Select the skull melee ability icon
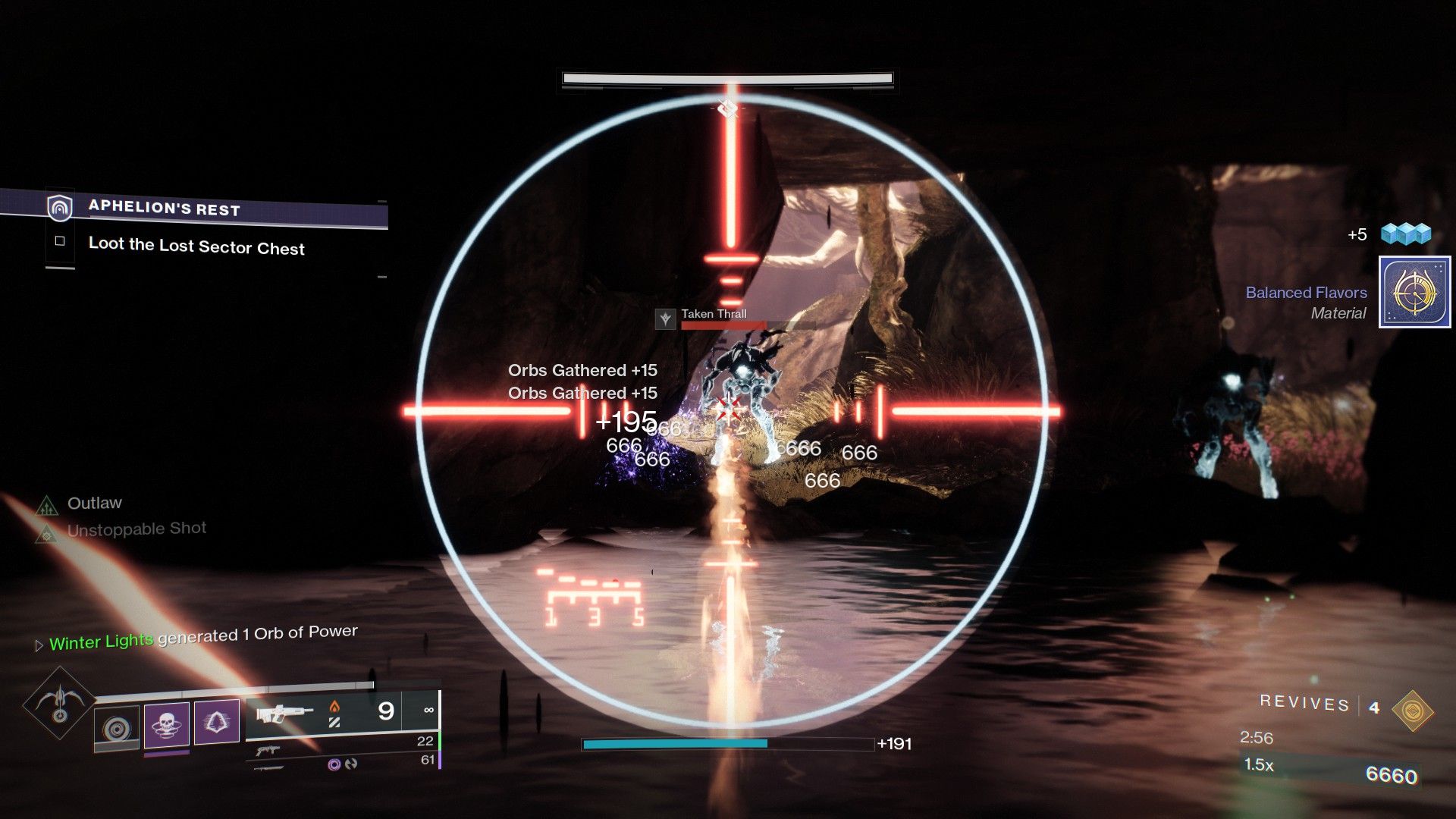Screen dimensions: 1456x819 (x=166, y=724)
